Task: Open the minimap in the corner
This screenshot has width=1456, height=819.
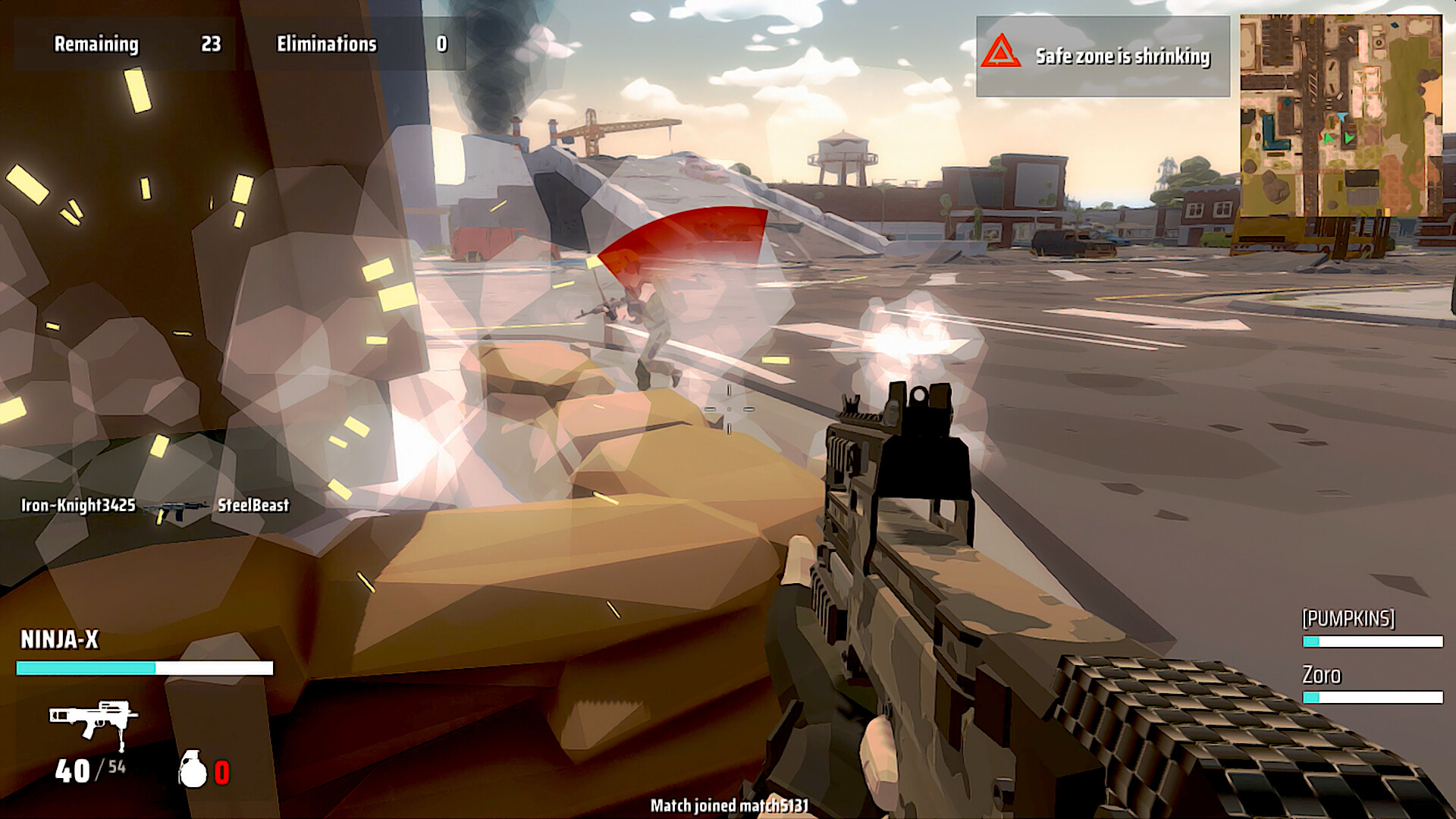Action: pyautogui.click(x=1341, y=115)
